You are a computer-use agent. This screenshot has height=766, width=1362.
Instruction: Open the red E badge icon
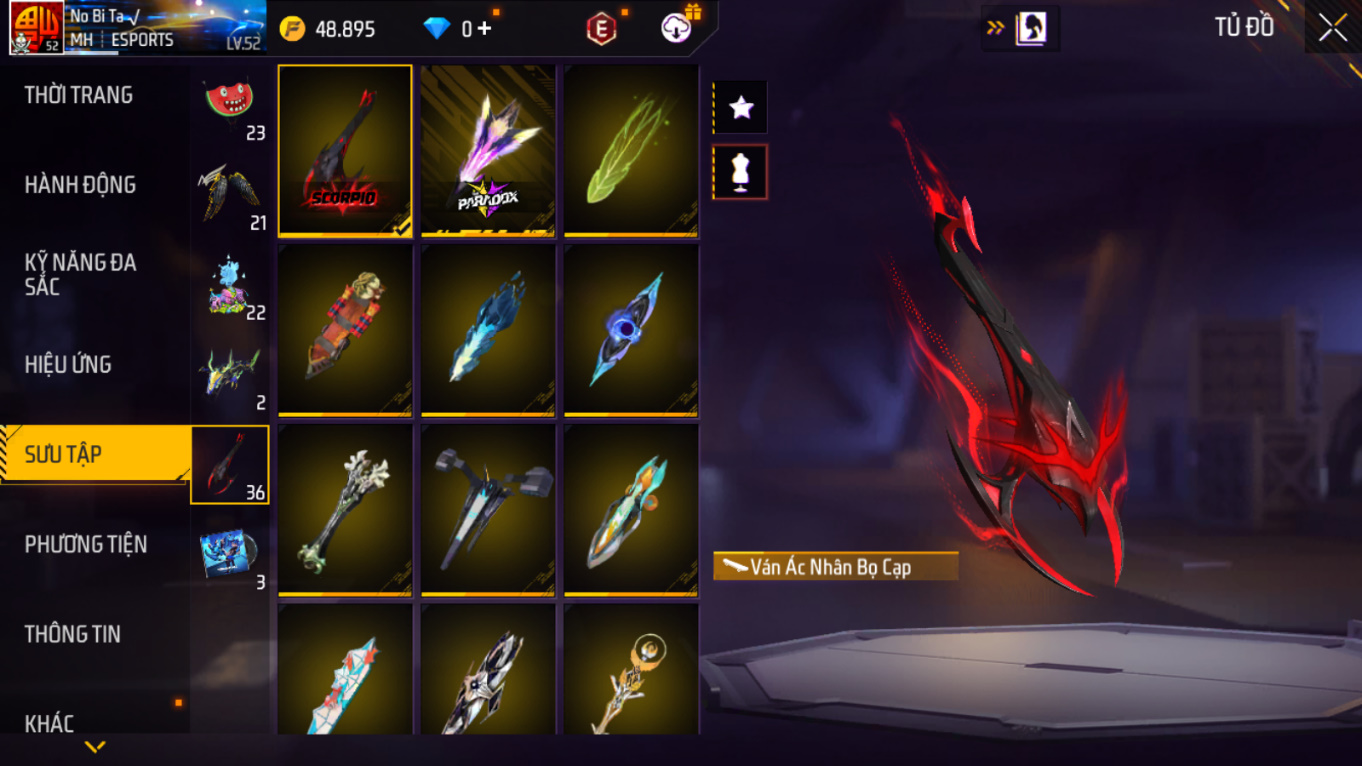pyautogui.click(x=601, y=29)
